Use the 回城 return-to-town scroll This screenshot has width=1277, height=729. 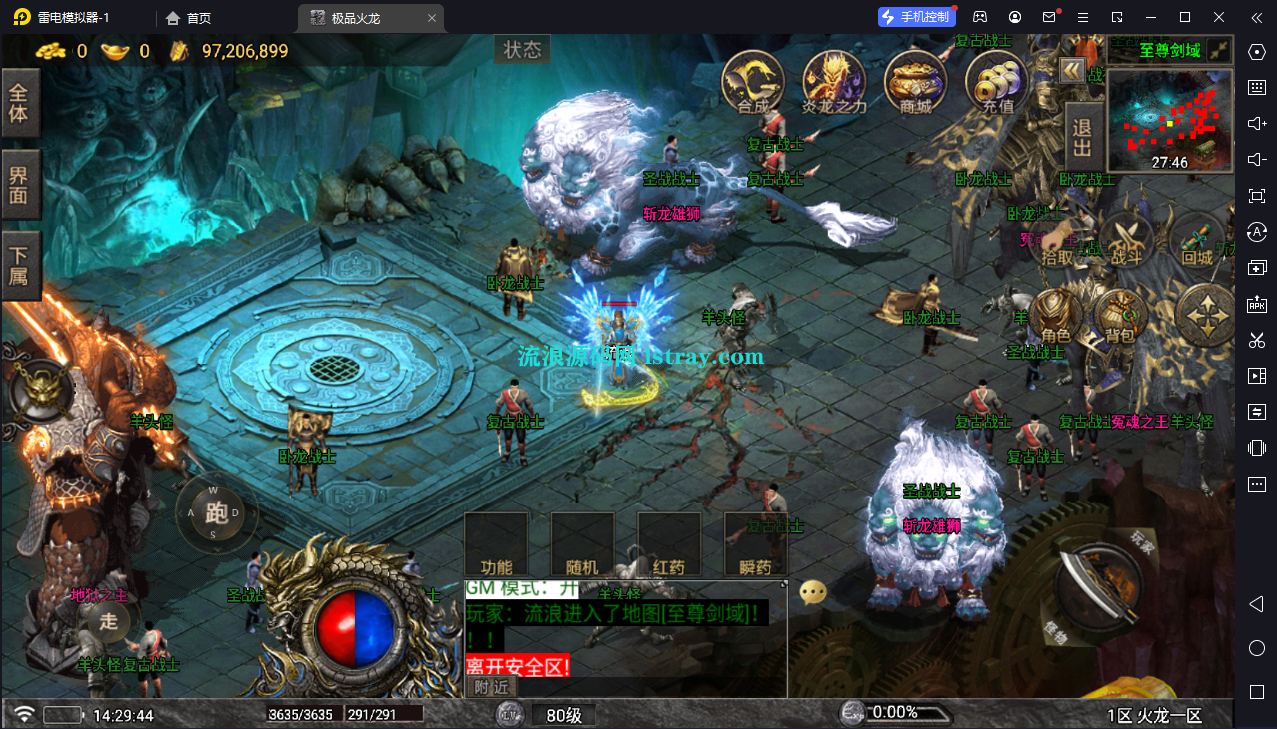coord(1196,241)
